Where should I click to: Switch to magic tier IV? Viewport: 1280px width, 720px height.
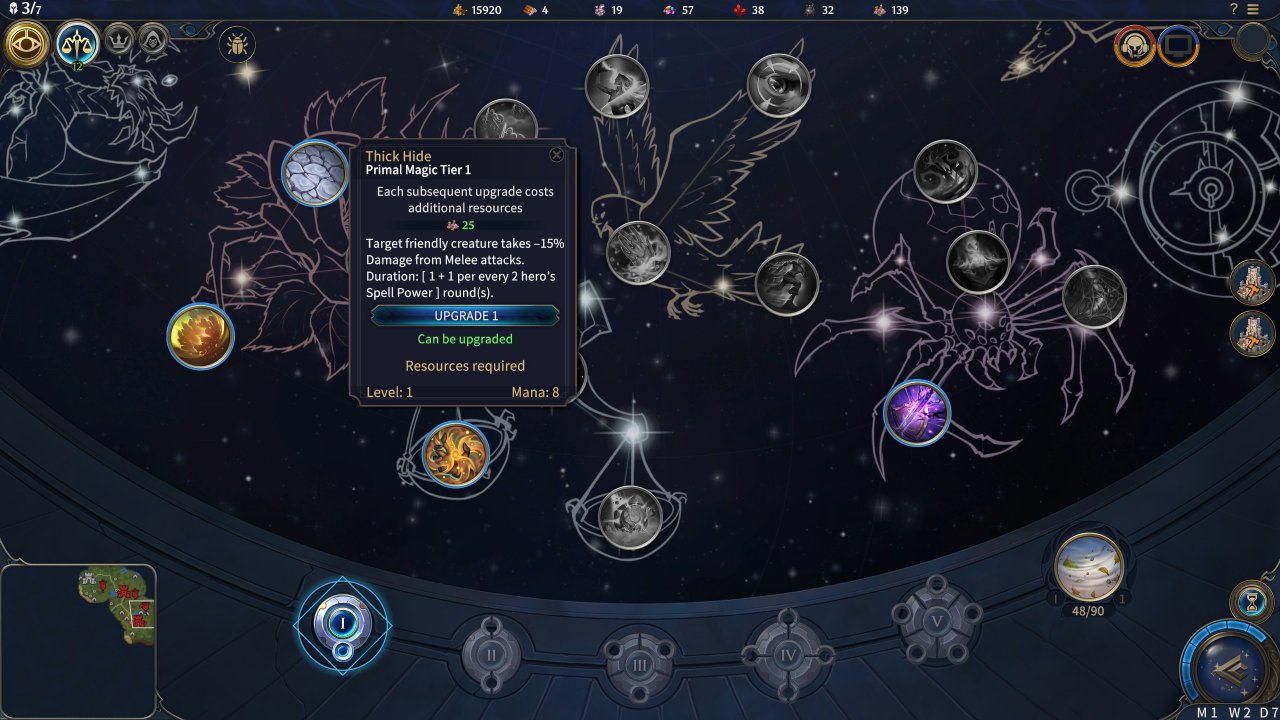pyautogui.click(x=787, y=654)
